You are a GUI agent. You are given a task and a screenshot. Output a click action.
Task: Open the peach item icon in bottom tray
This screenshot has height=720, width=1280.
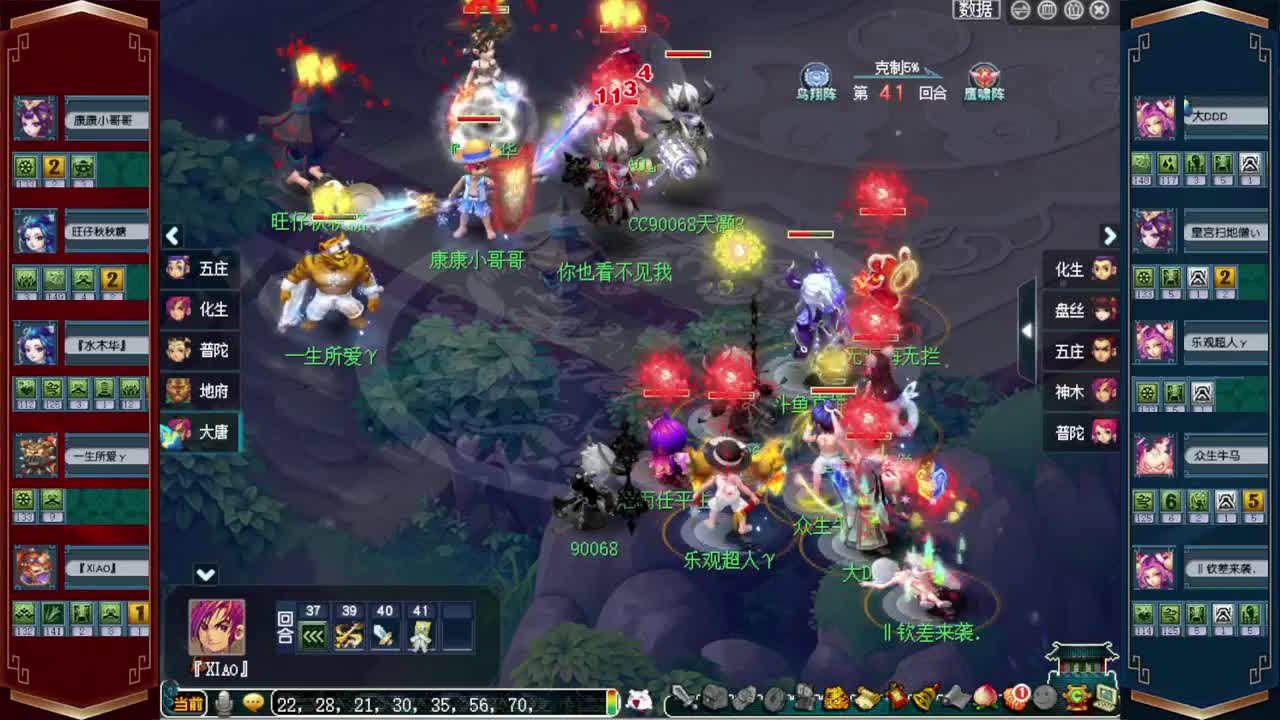985,700
